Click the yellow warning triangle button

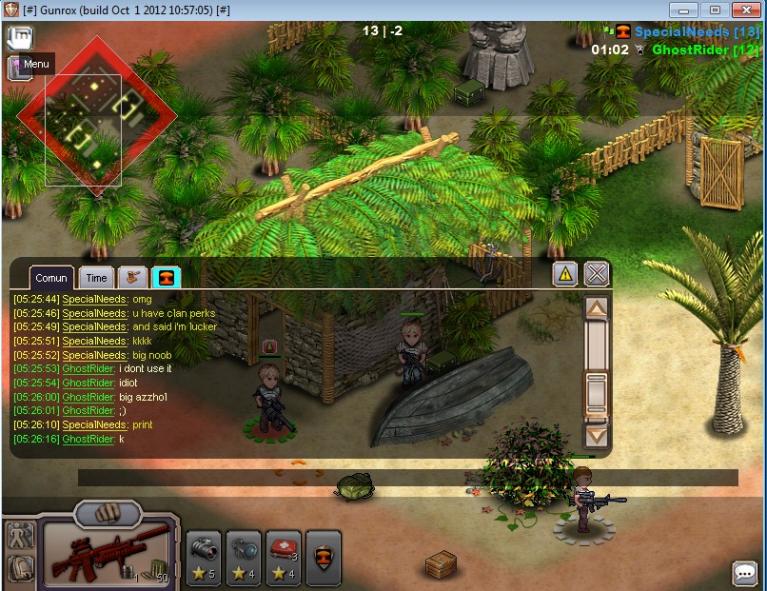[x=565, y=274]
